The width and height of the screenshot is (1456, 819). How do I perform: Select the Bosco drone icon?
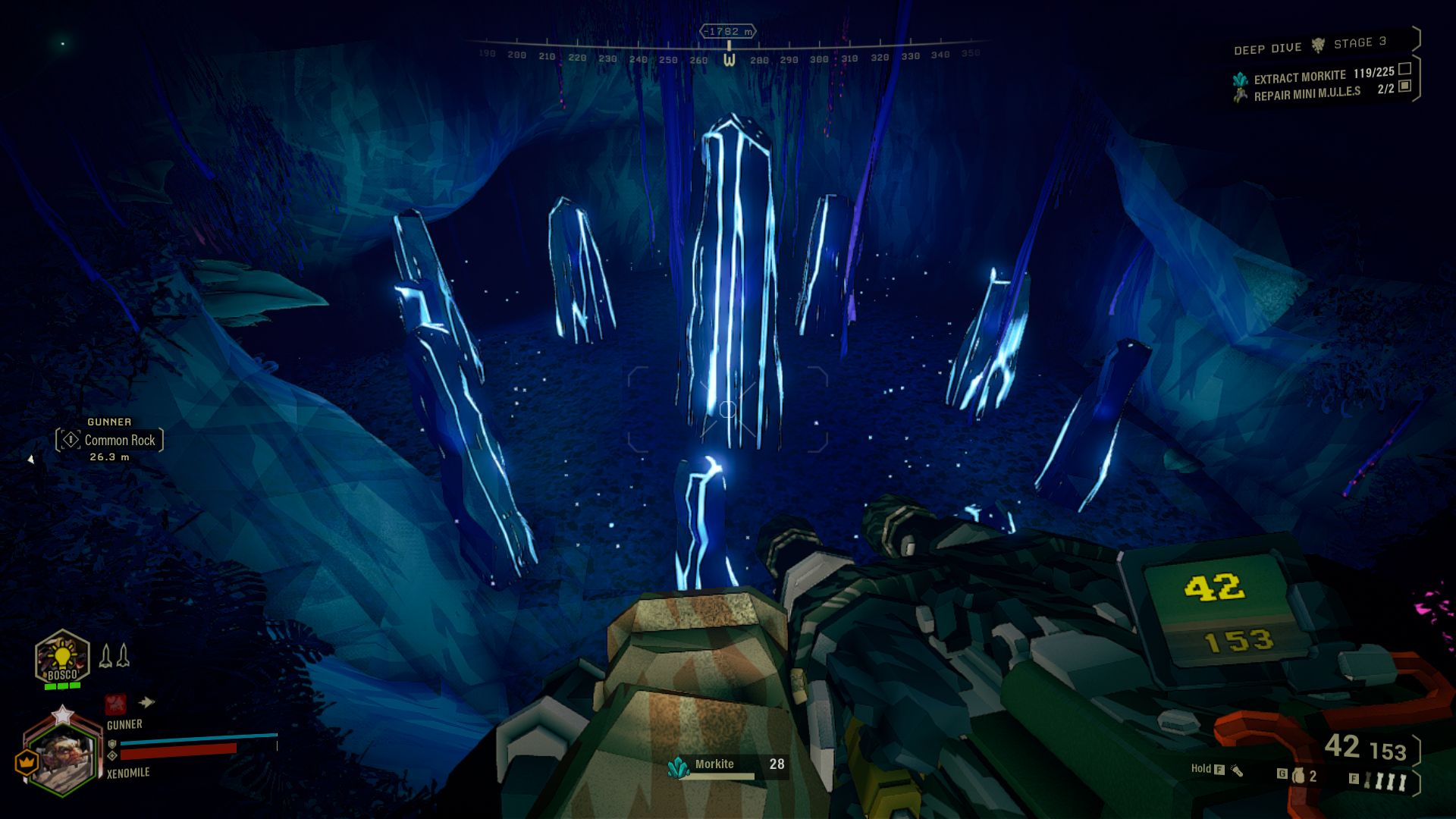pos(62,659)
